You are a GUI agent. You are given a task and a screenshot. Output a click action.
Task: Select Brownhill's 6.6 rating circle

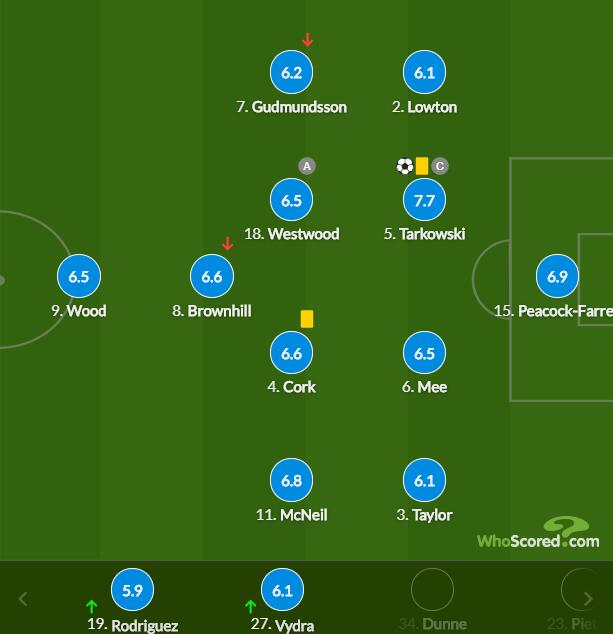pyautogui.click(x=212, y=277)
